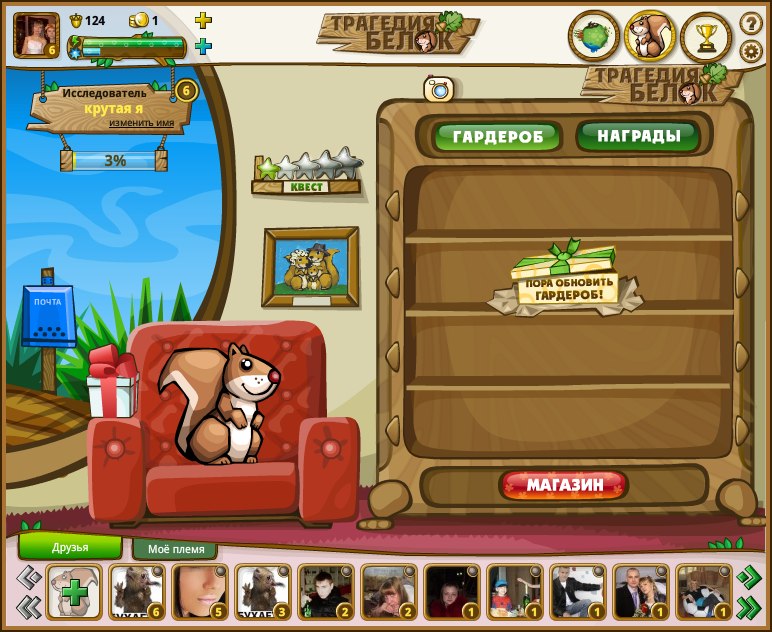The height and width of the screenshot is (632, 772).
Task: Refill energy with the teal plus
Action: (x=203, y=46)
